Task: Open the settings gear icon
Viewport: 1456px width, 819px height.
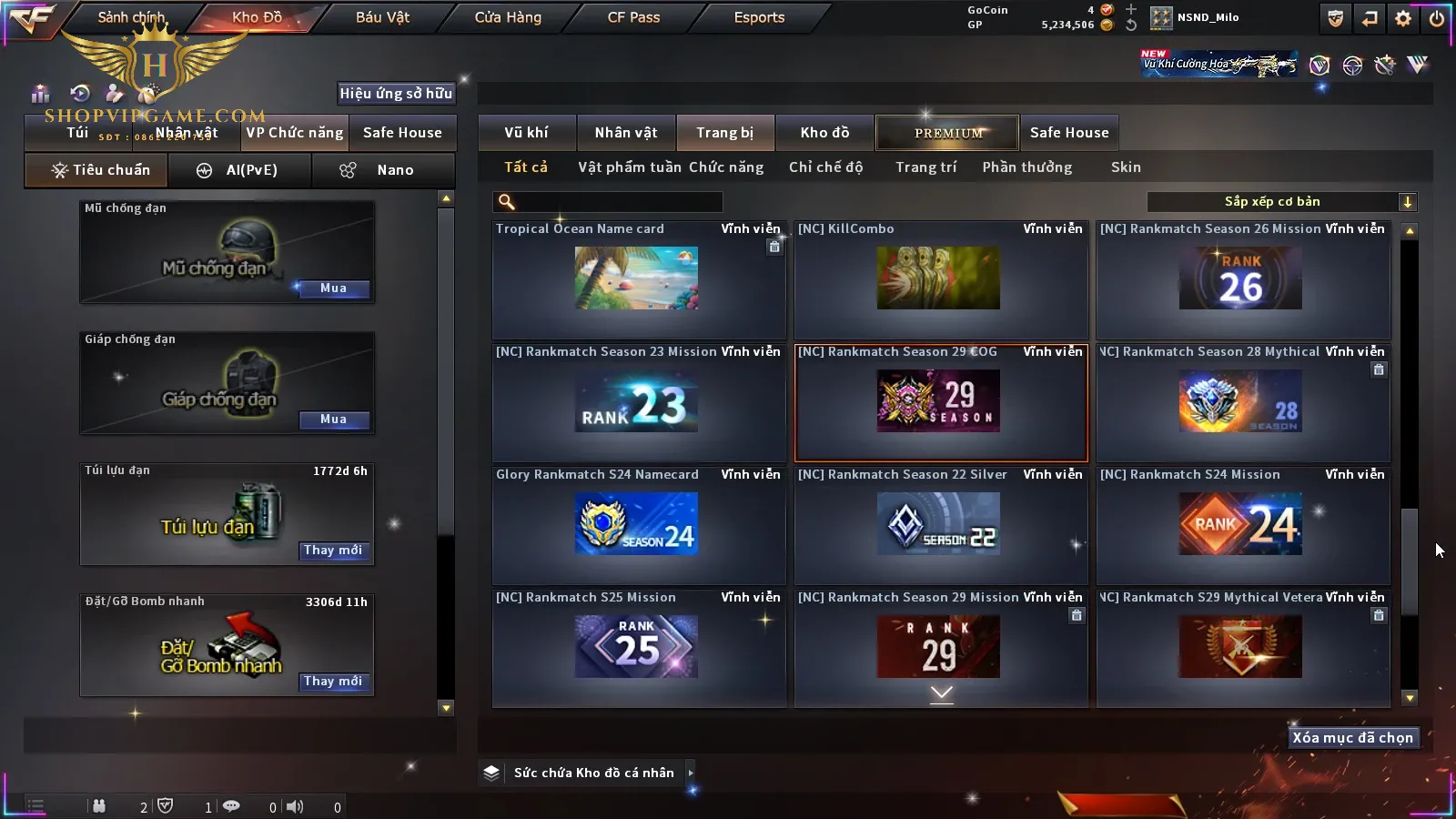Action: tap(1403, 18)
